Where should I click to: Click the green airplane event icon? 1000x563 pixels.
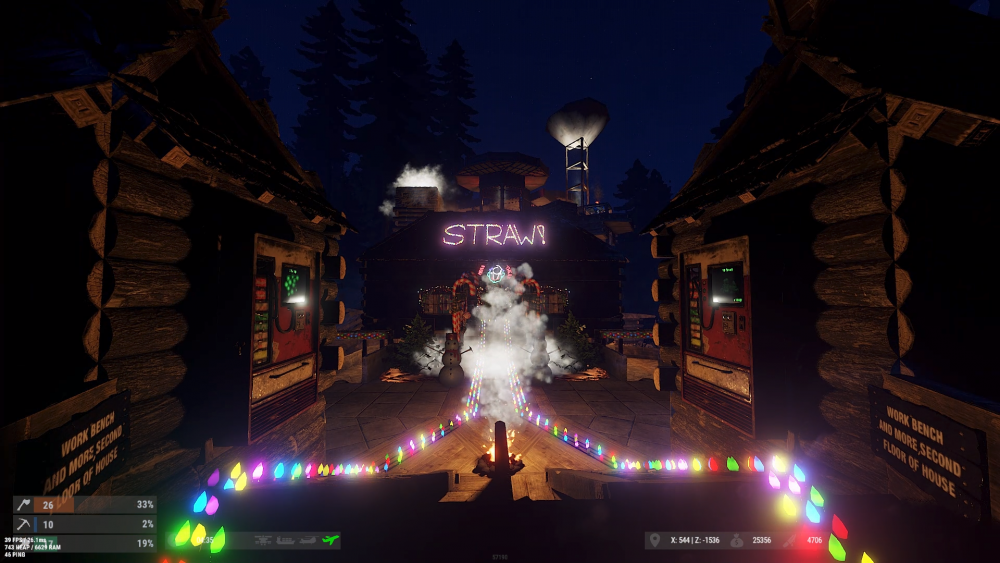click(330, 540)
